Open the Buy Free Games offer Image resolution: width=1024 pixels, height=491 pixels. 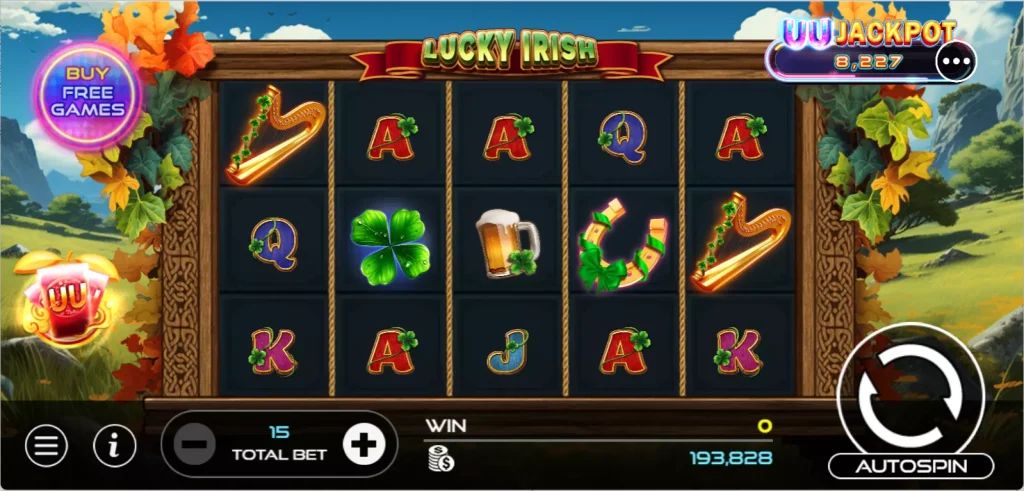(87, 92)
